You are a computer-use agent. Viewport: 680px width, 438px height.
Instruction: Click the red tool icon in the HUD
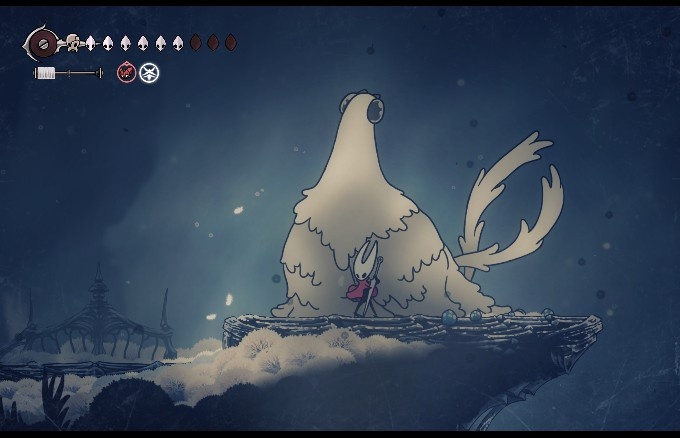(x=127, y=72)
